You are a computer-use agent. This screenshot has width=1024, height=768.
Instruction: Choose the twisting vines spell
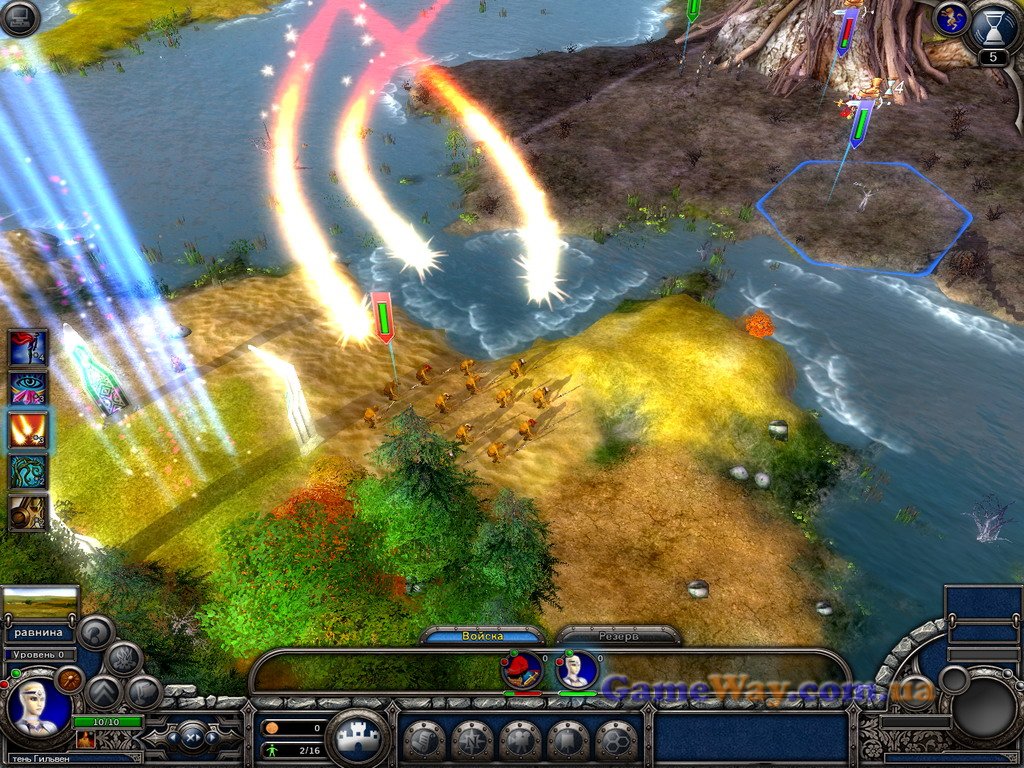pyautogui.click(x=28, y=471)
